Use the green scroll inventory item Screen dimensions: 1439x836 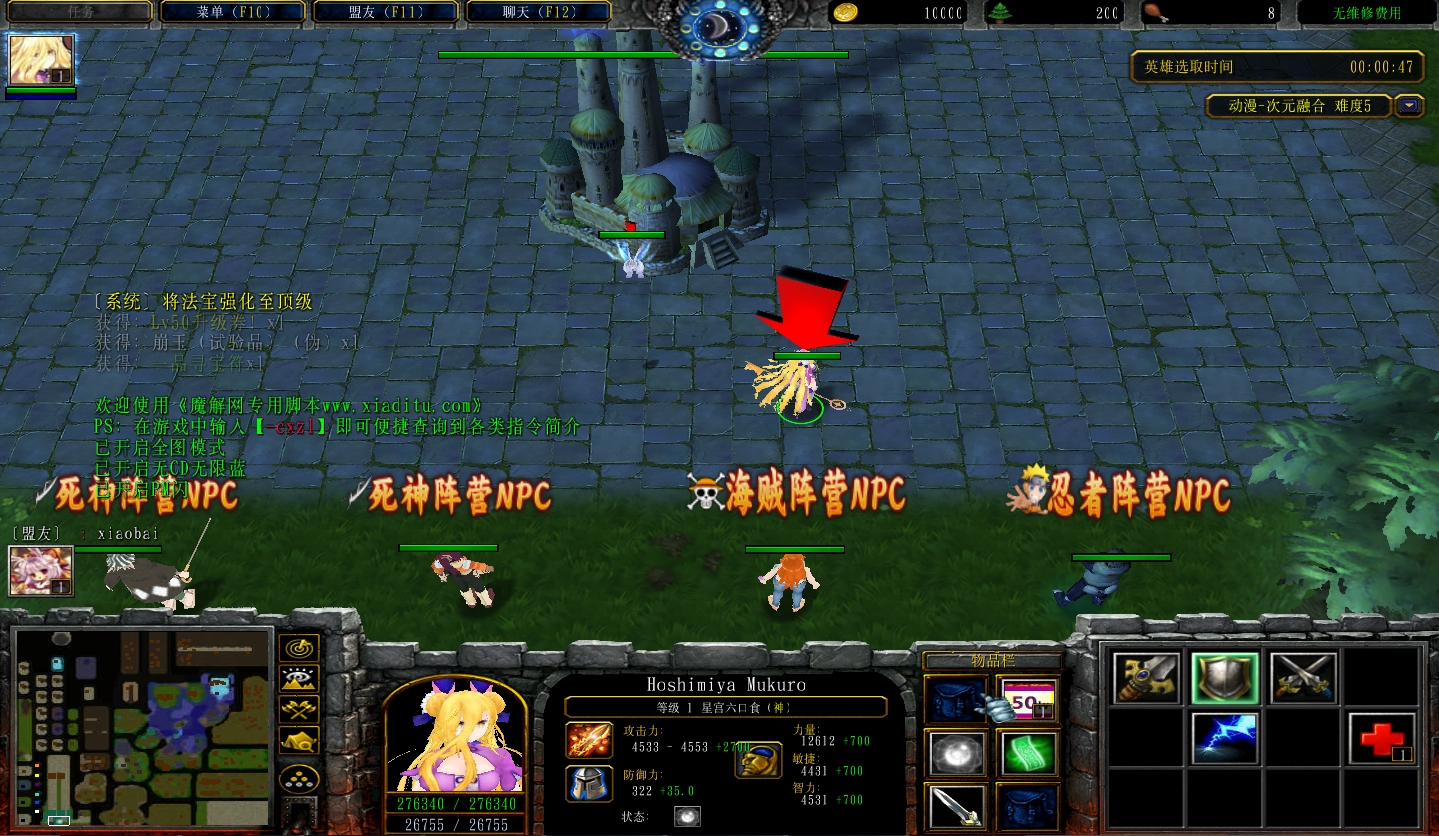click(1026, 753)
